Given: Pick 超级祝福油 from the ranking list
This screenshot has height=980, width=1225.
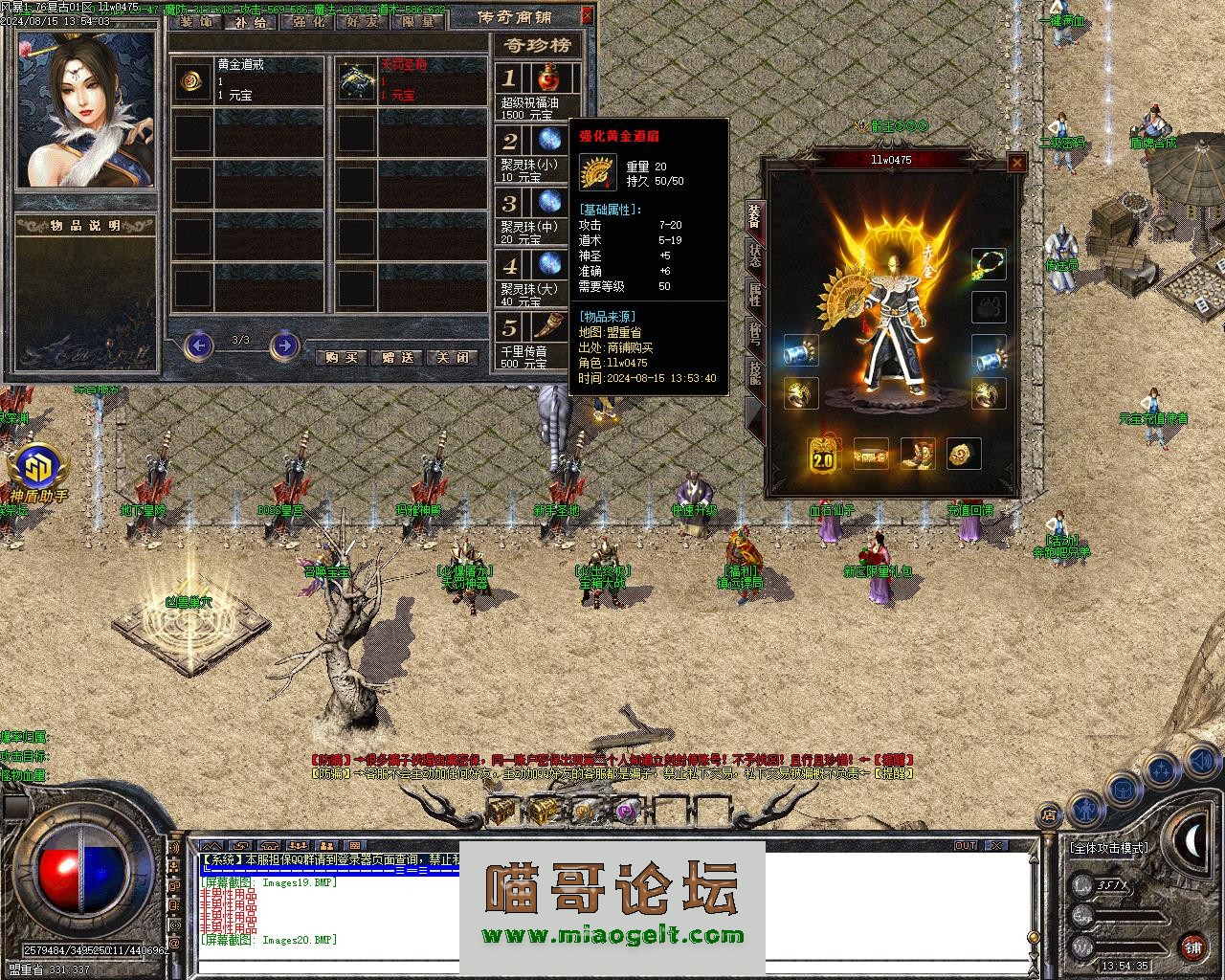Looking at the screenshot, I should click(541, 91).
